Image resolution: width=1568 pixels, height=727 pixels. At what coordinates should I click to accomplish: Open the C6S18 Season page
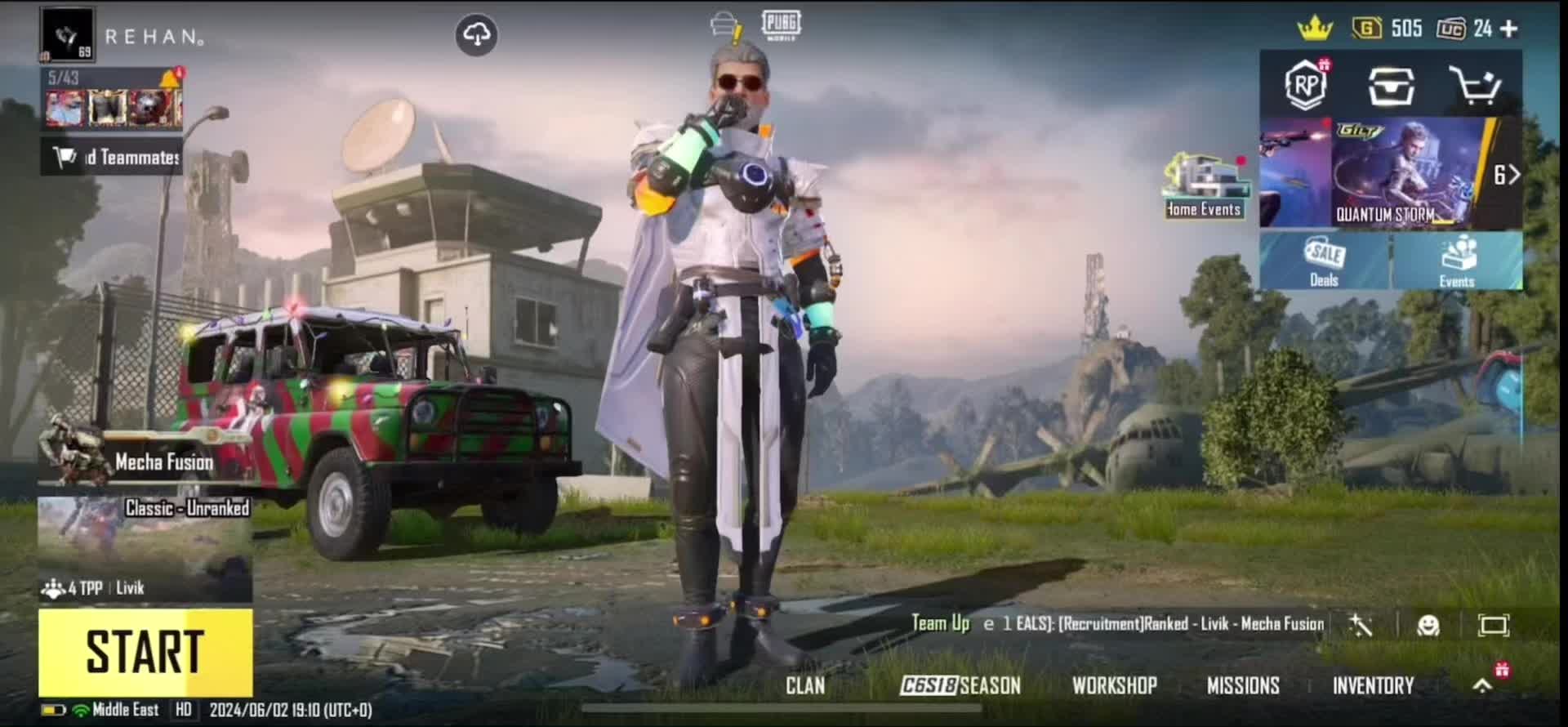pyautogui.click(x=960, y=685)
